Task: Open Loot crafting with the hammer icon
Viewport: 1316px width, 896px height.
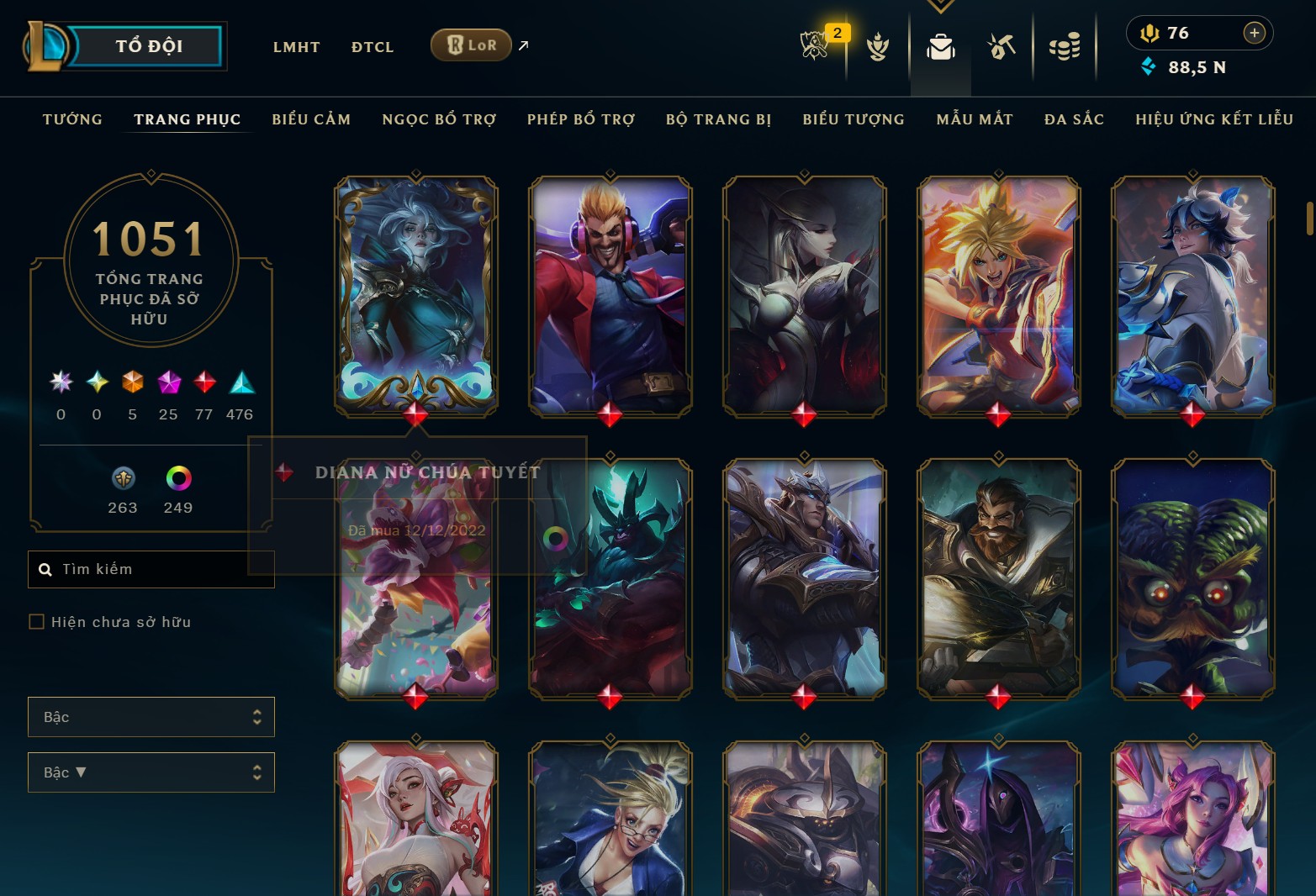Action: (x=1002, y=48)
